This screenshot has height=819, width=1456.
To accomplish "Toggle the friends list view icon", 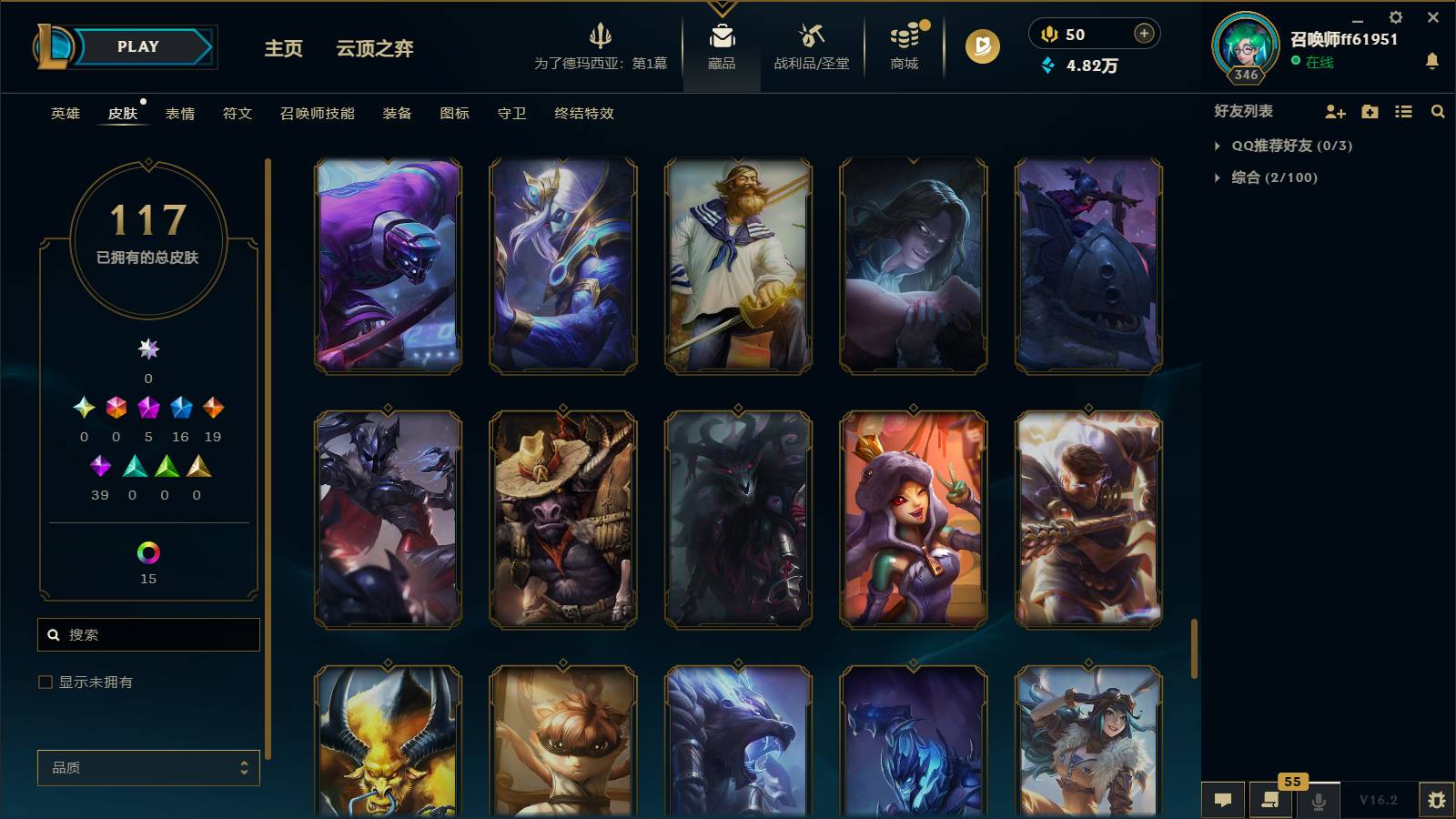I will pos(1403,111).
